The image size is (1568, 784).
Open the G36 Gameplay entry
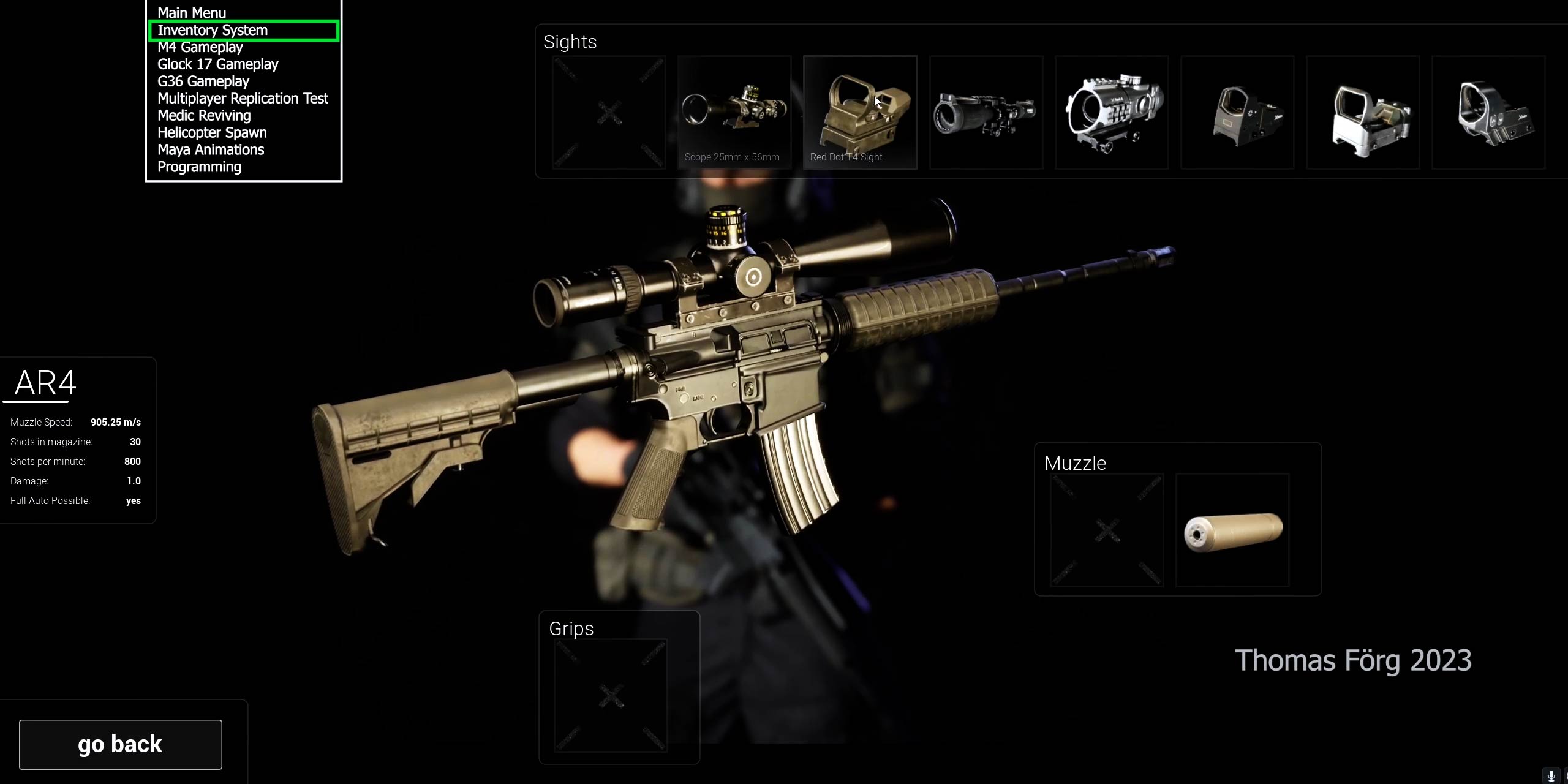click(203, 81)
